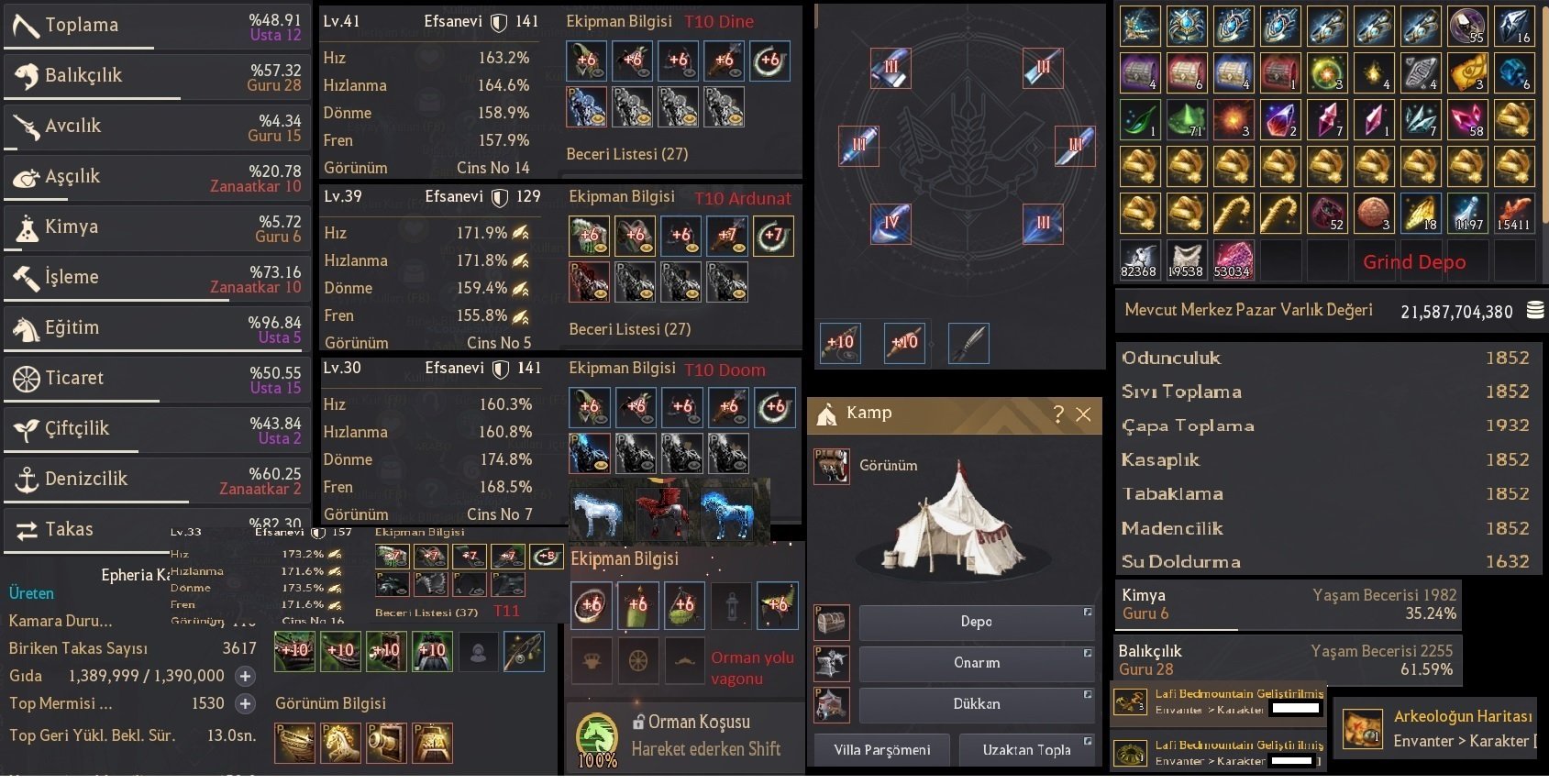Click the plus button next to Gıda

(244, 676)
